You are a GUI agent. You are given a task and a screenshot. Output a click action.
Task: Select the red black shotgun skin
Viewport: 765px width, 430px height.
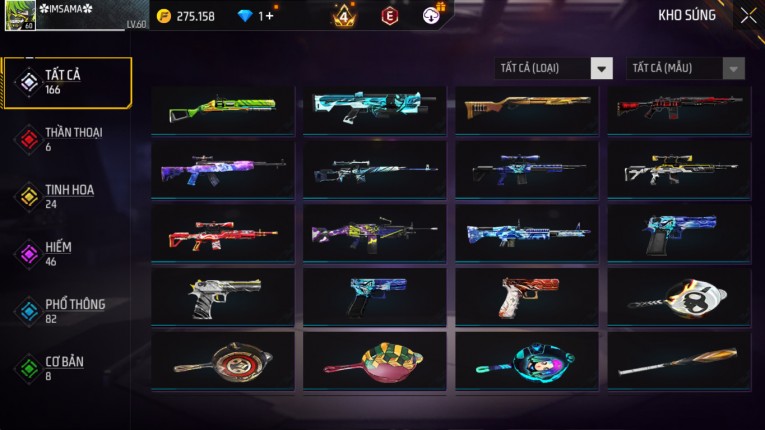coord(679,108)
